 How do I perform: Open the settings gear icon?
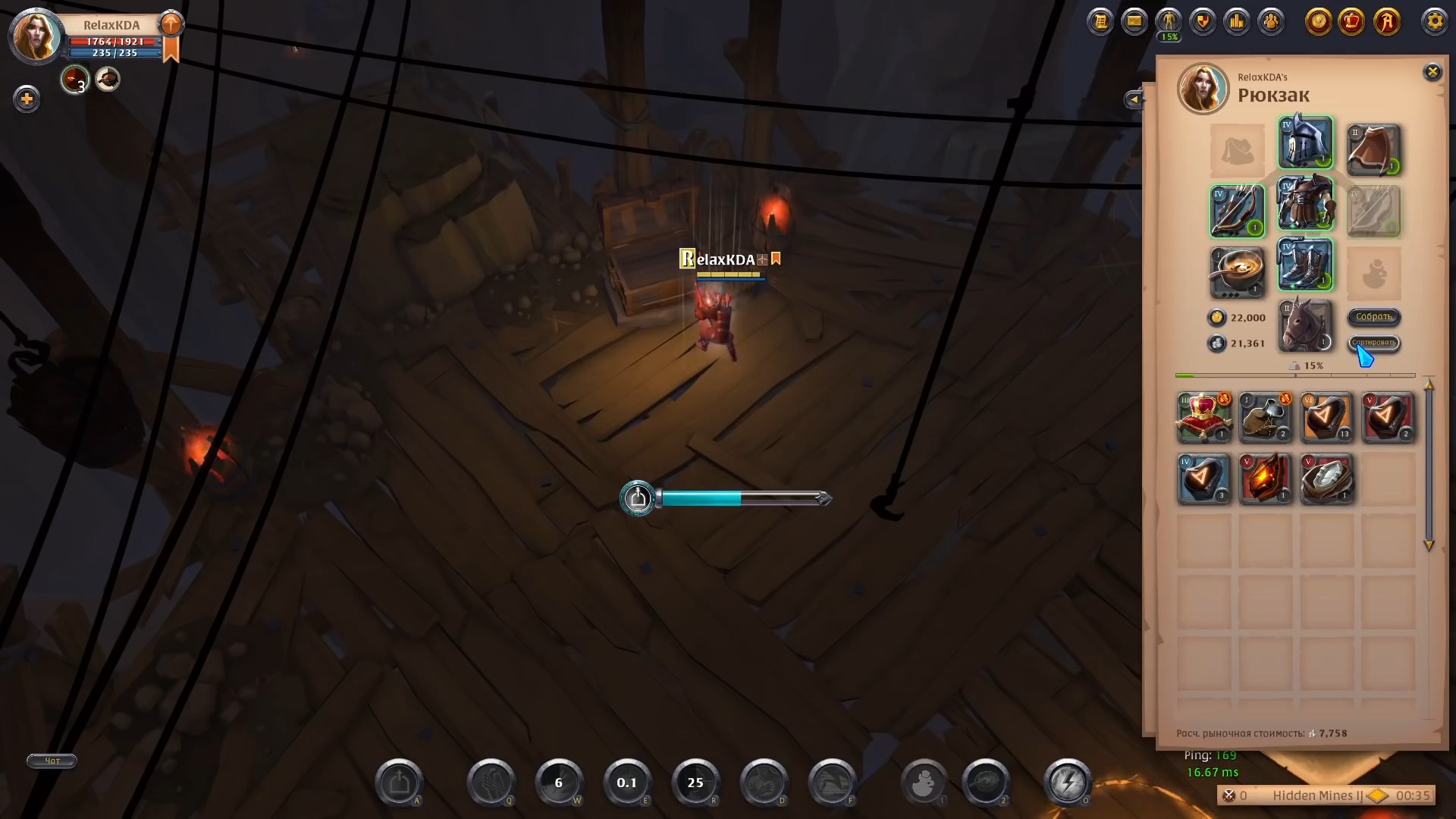pos(1435,23)
